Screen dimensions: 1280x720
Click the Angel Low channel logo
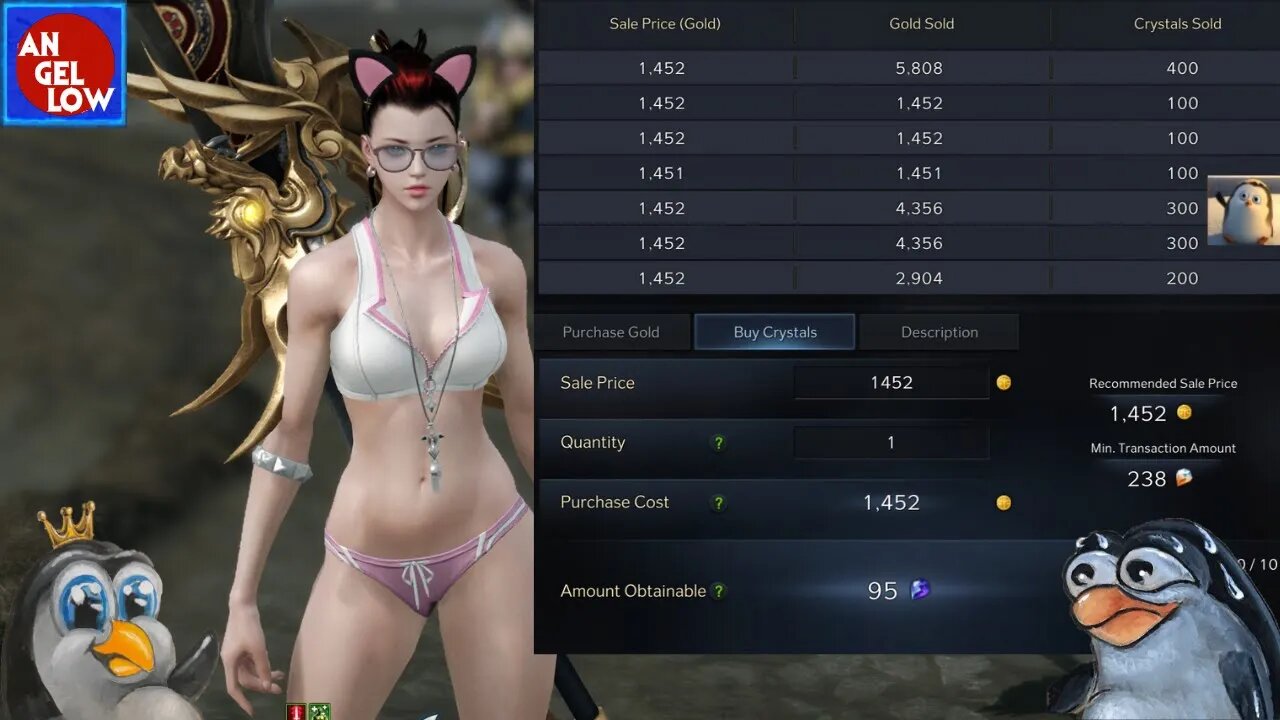pyautogui.click(x=64, y=64)
